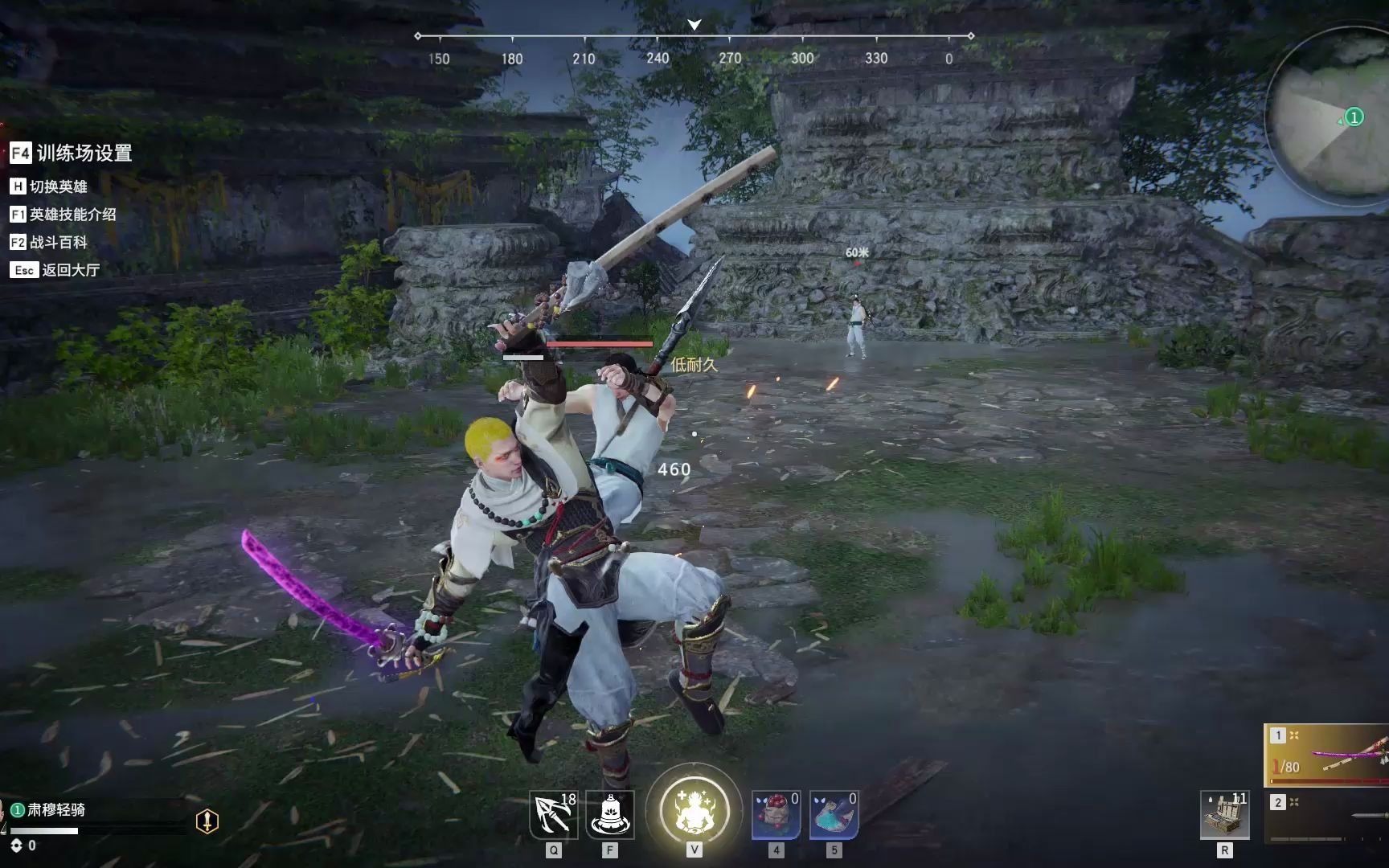Open 训练场设置 training ground settings

pos(72,153)
